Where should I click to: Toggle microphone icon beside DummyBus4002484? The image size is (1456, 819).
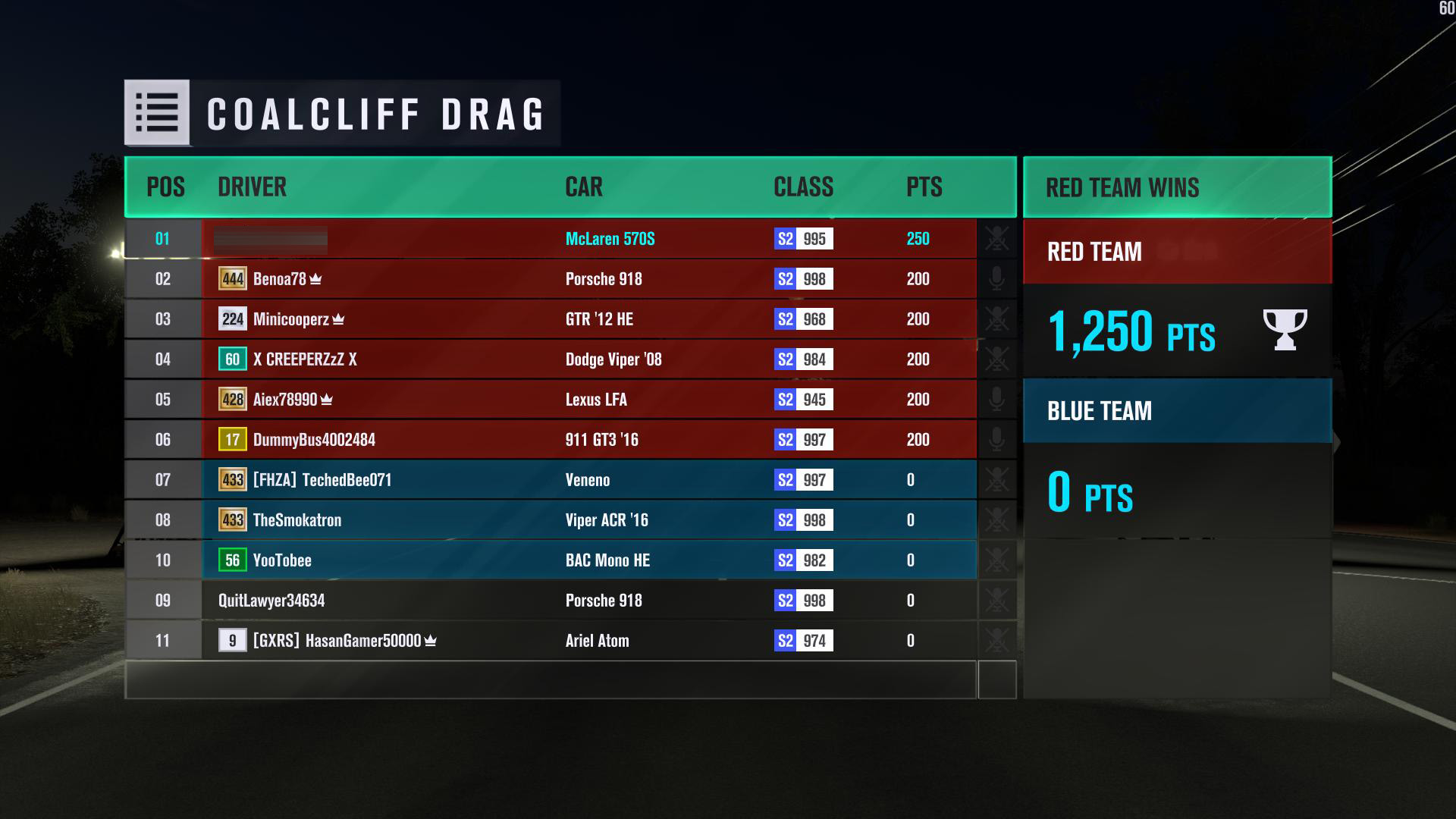click(996, 440)
